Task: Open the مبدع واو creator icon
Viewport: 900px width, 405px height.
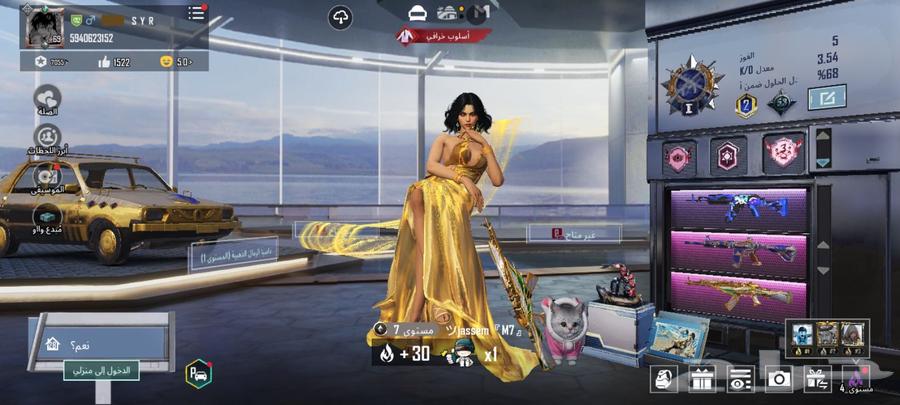Action: click(x=47, y=217)
